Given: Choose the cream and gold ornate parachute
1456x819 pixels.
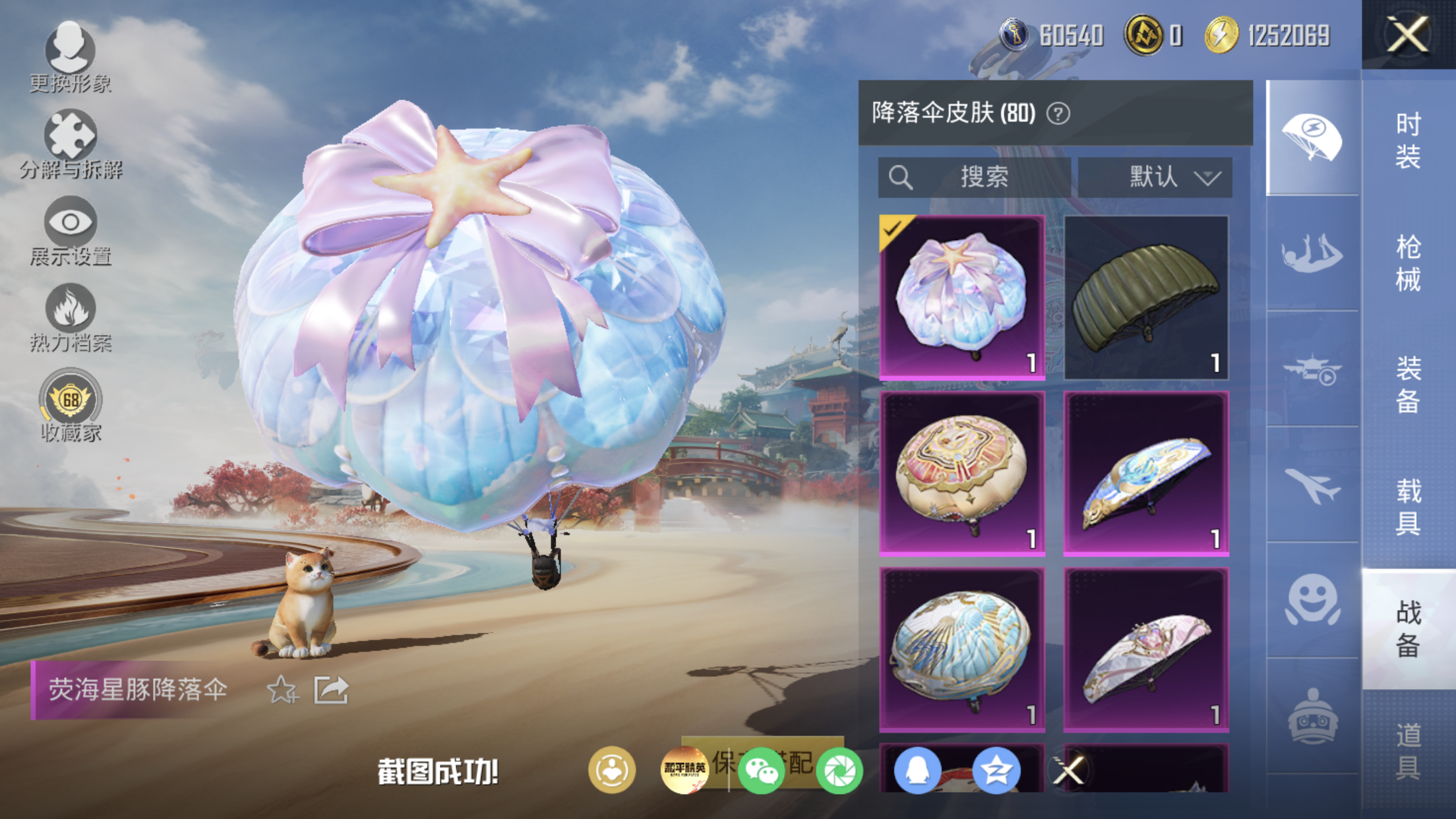Looking at the screenshot, I should [962, 473].
